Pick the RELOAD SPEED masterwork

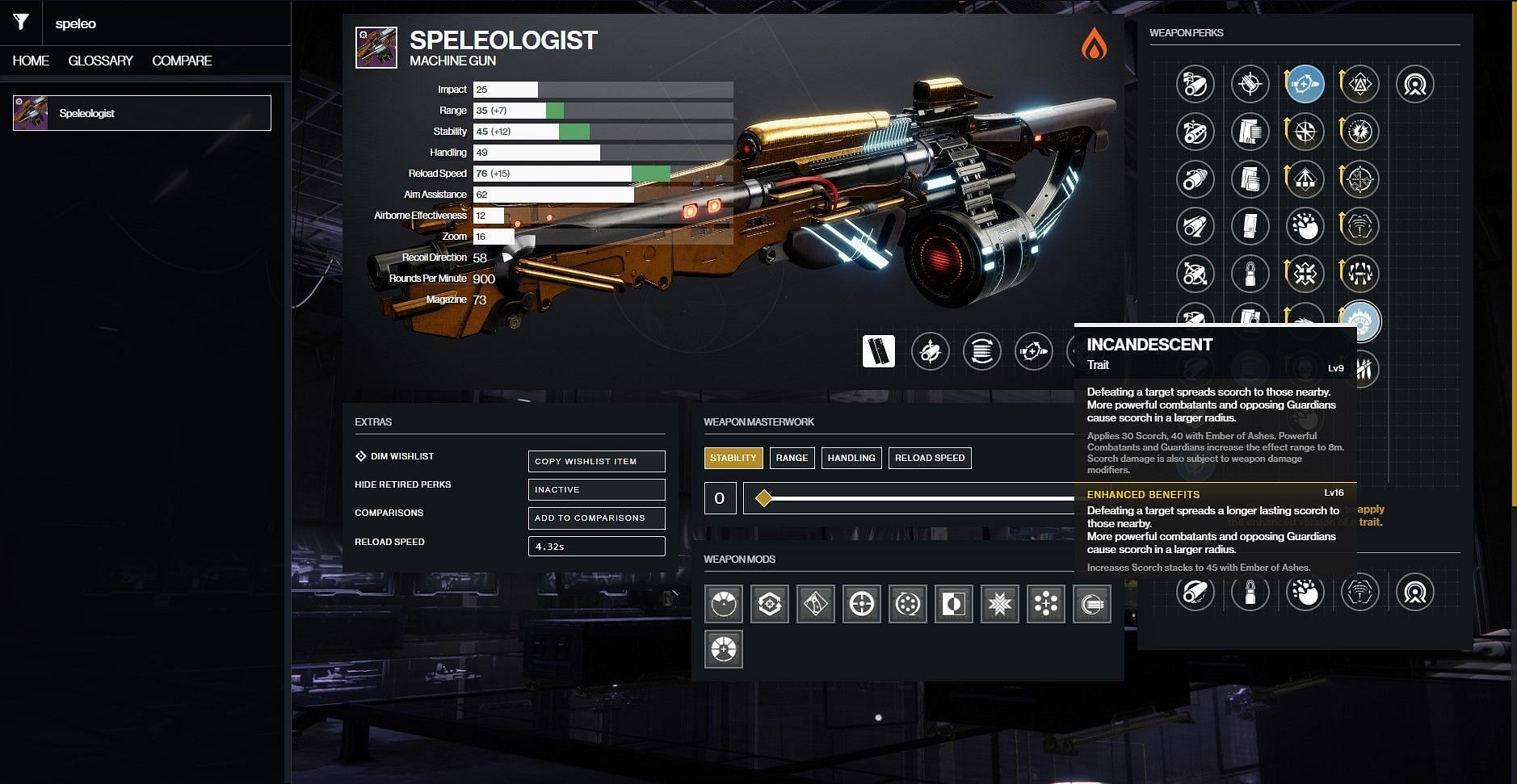coord(929,458)
